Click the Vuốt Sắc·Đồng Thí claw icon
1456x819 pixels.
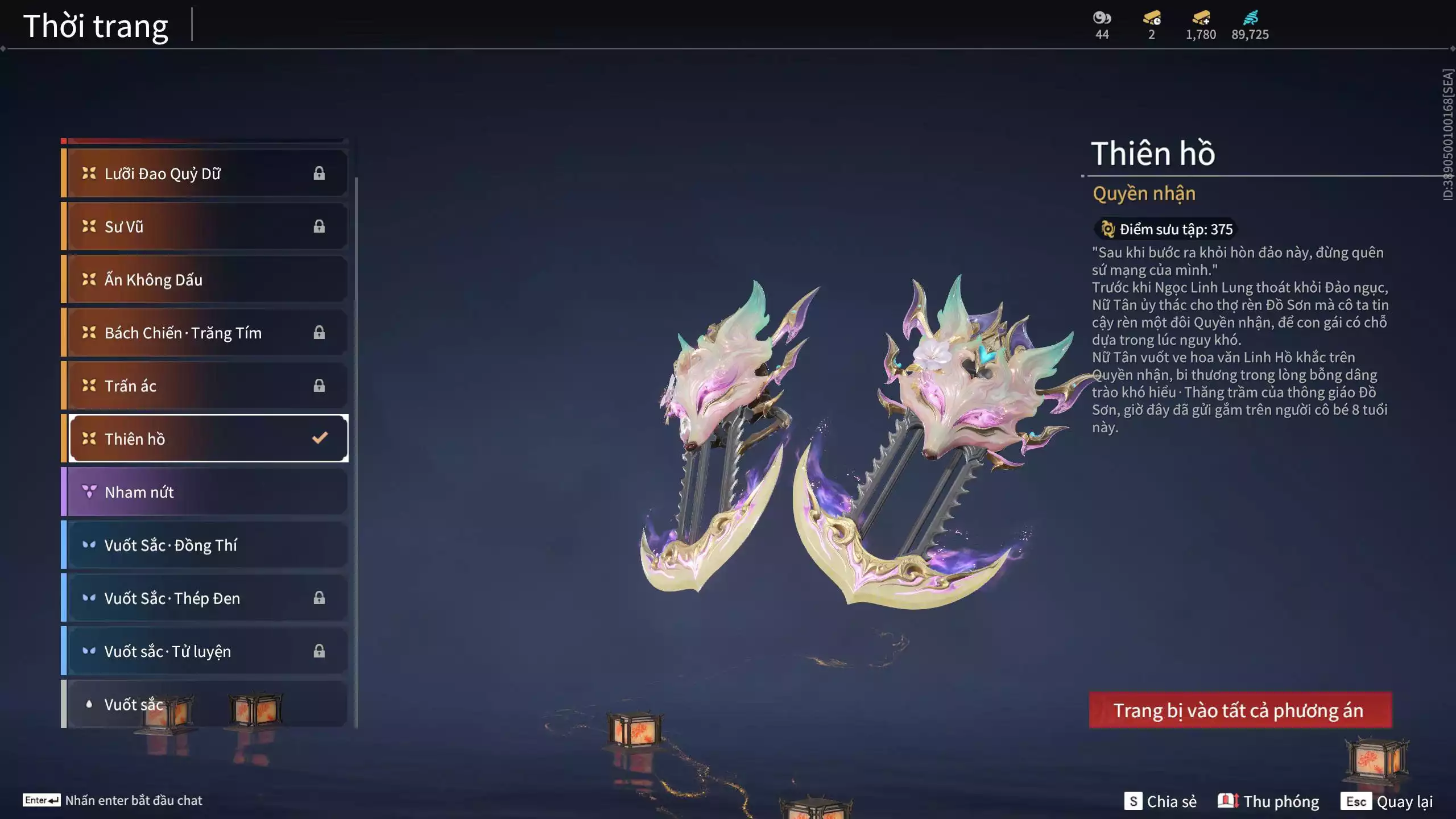tap(89, 544)
